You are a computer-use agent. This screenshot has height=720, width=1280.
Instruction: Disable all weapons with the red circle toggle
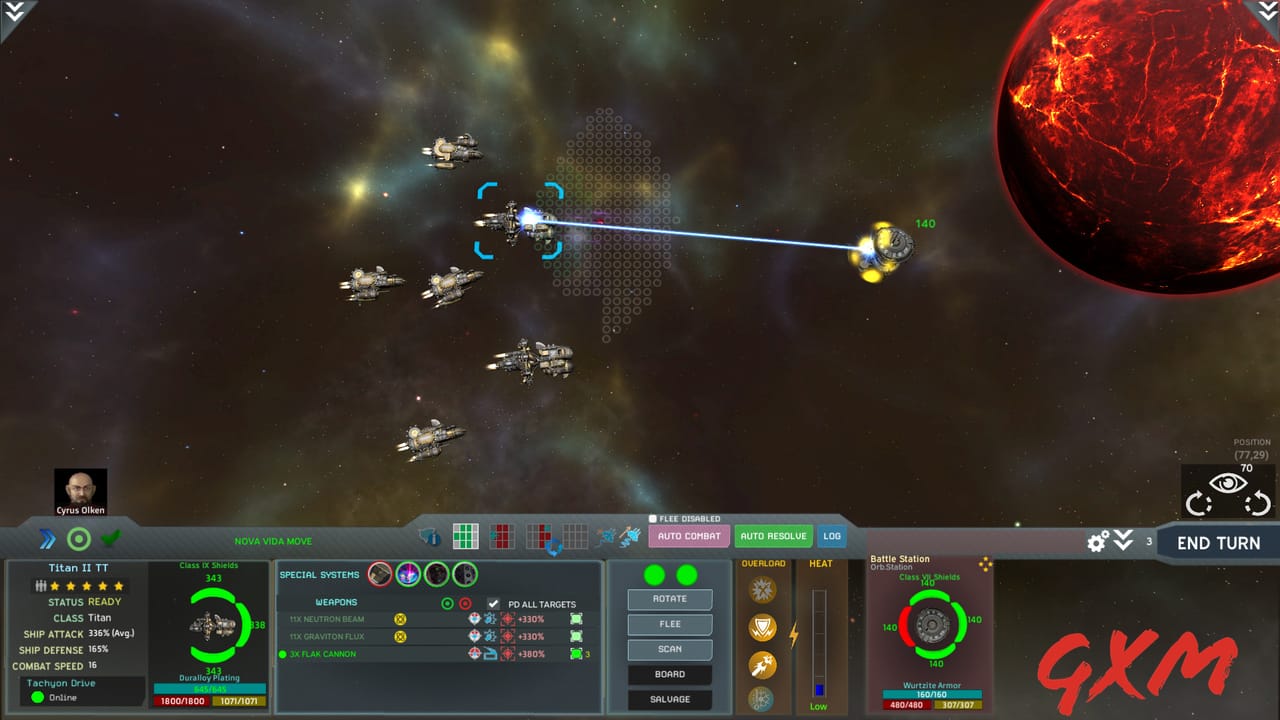[464, 603]
